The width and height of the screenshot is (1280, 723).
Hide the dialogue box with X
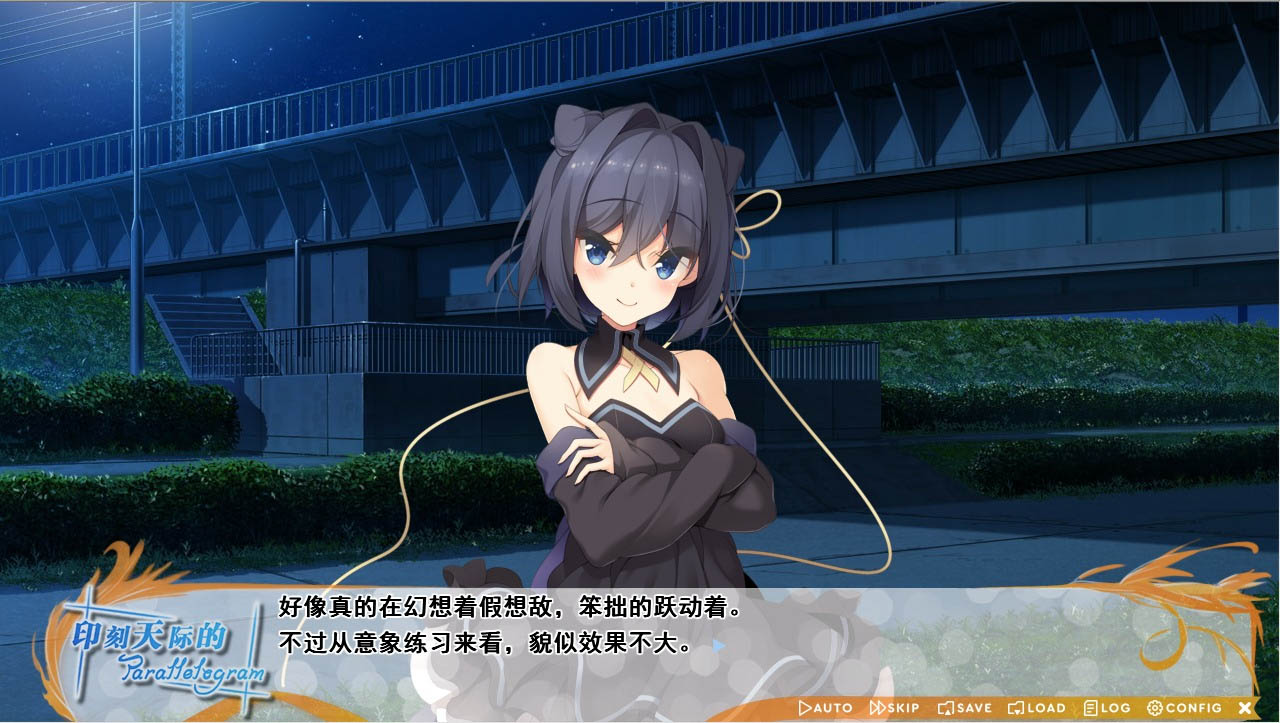click(1245, 708)
